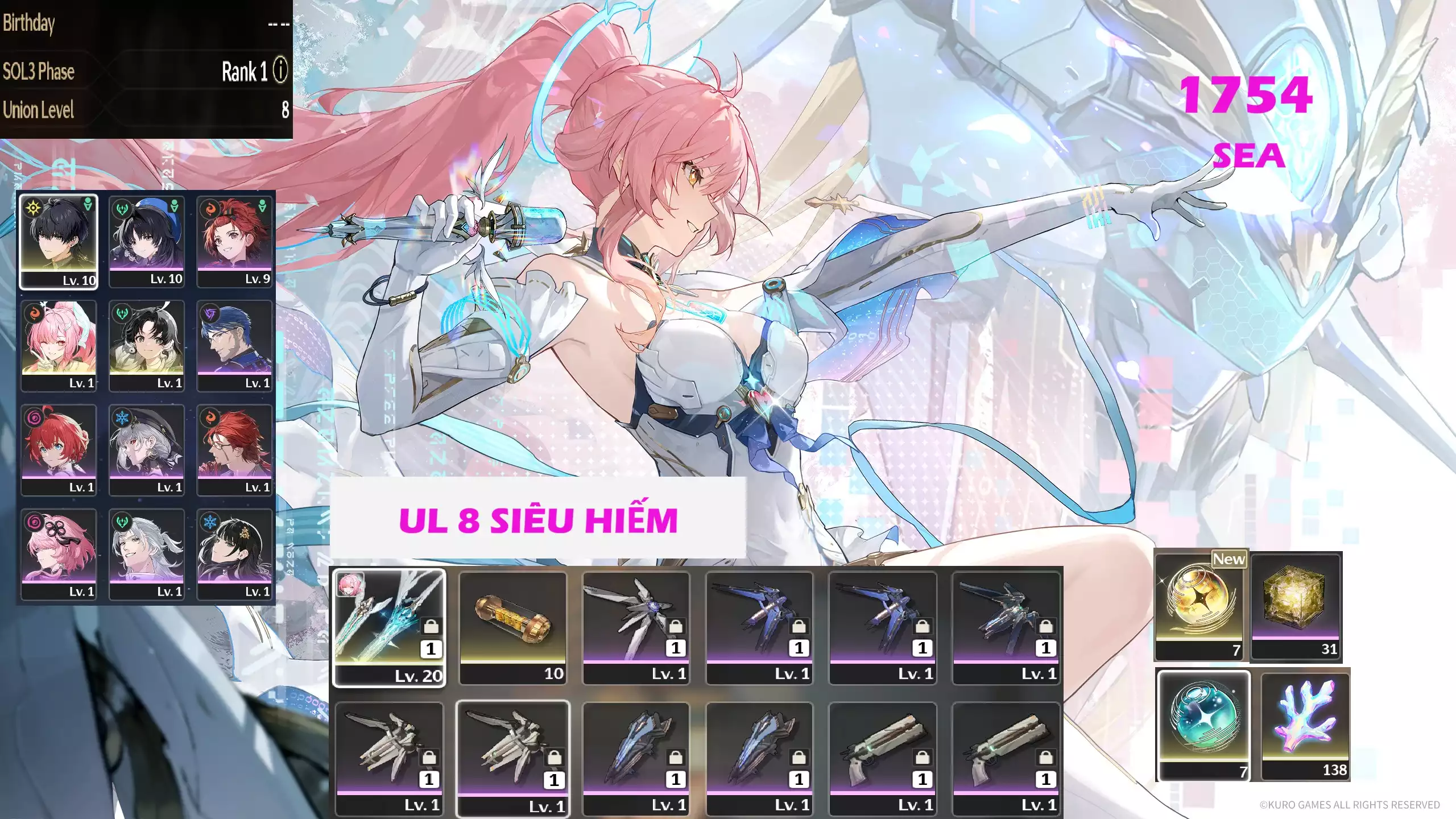This screenshot has height=819, width=1456.
Task: Click the Fusion element icon on the Lv.9 character
Action: coord(209,209)
